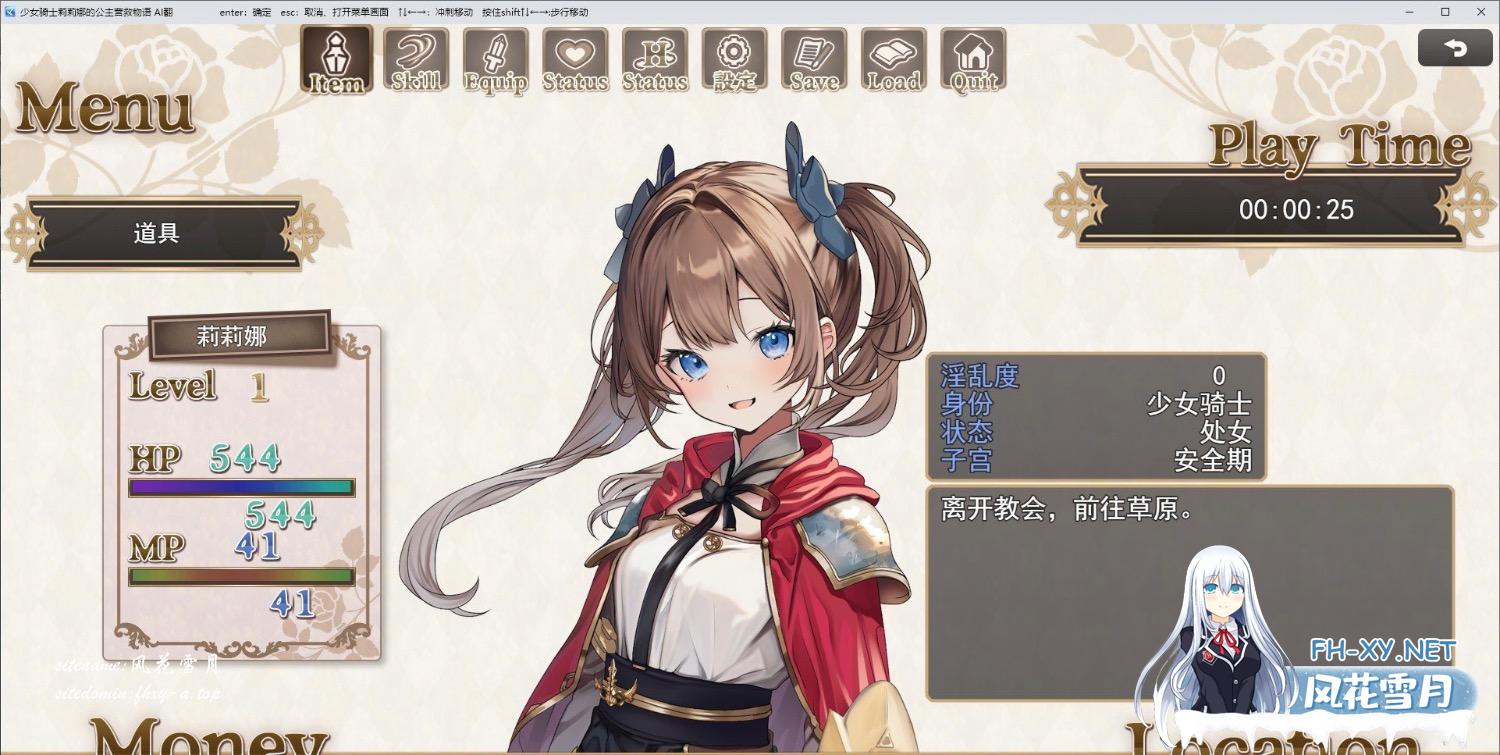The width and height of the screenshot is (1500, 755).
Task: Open the Equip menu with sword icon
Action: pyautogui.click(x=495, y=59)
